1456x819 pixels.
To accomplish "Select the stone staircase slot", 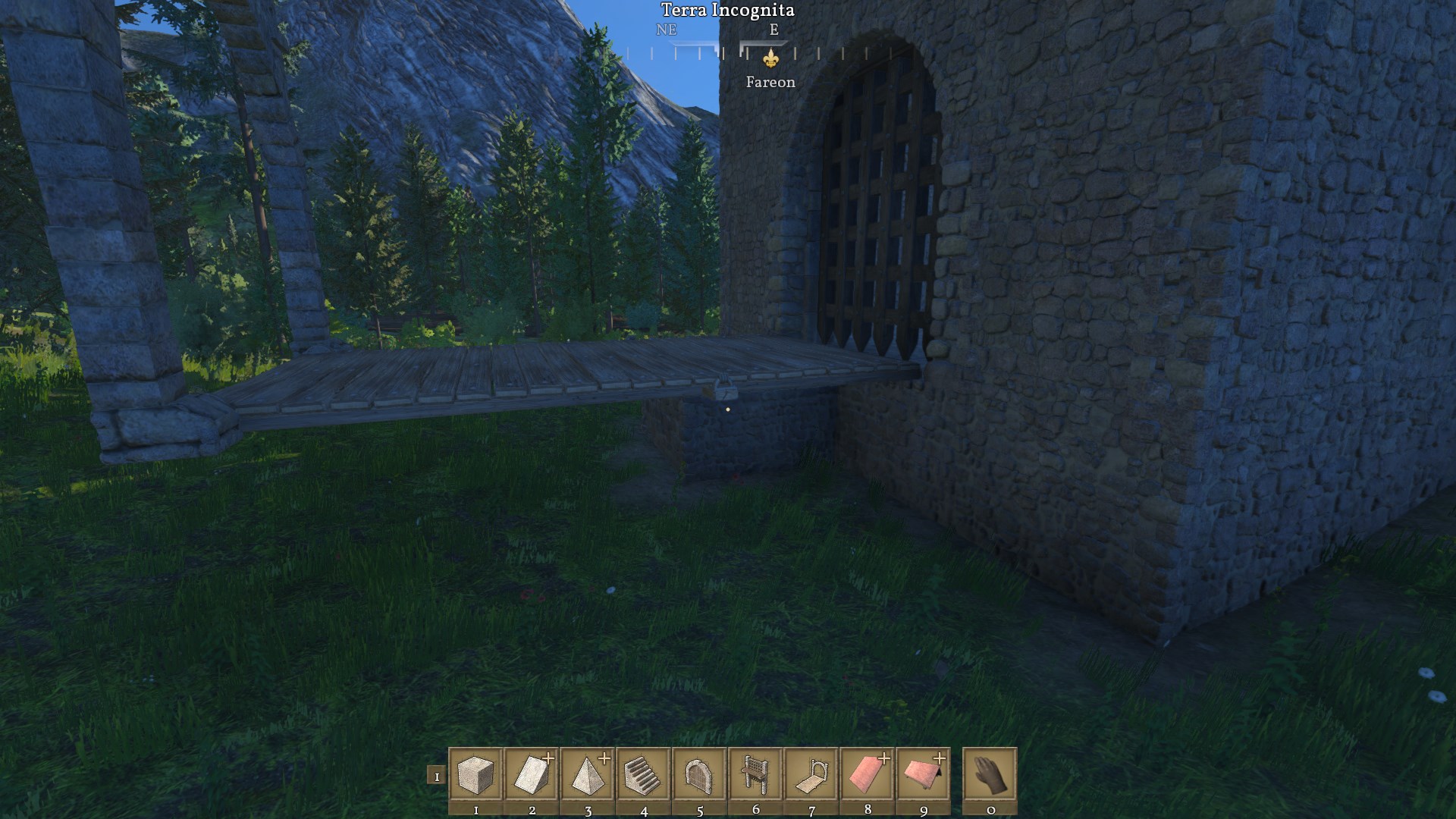I will coord(644,774).
